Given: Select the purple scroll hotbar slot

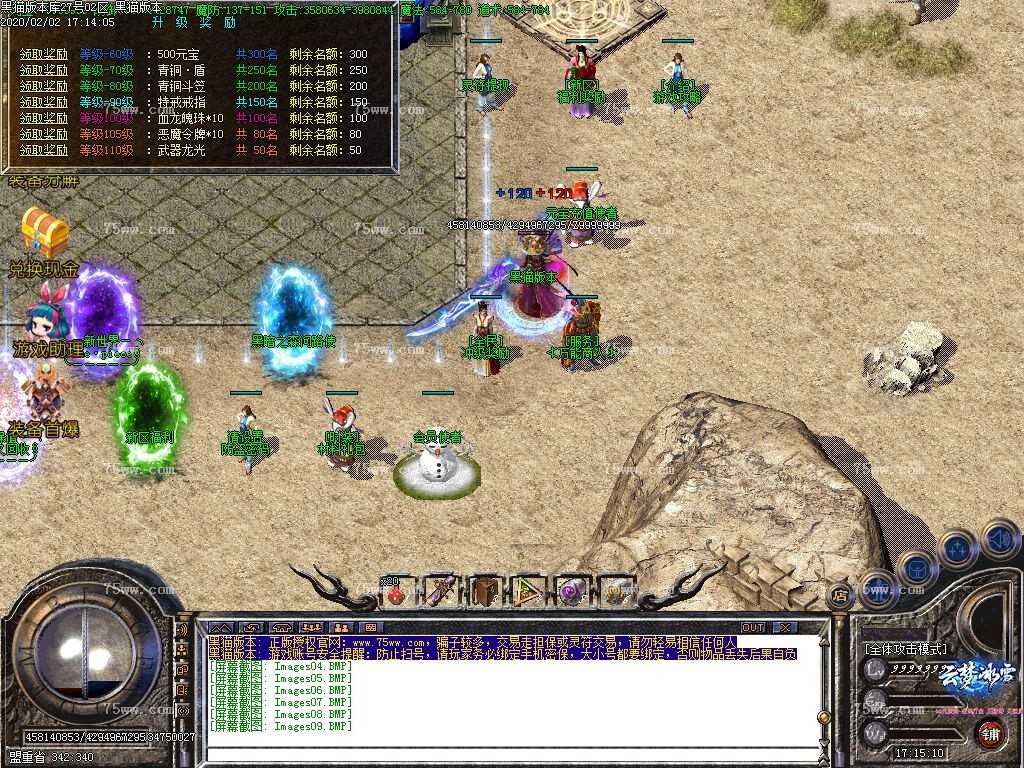Looking at the screenshot, I should coord(440,591).
